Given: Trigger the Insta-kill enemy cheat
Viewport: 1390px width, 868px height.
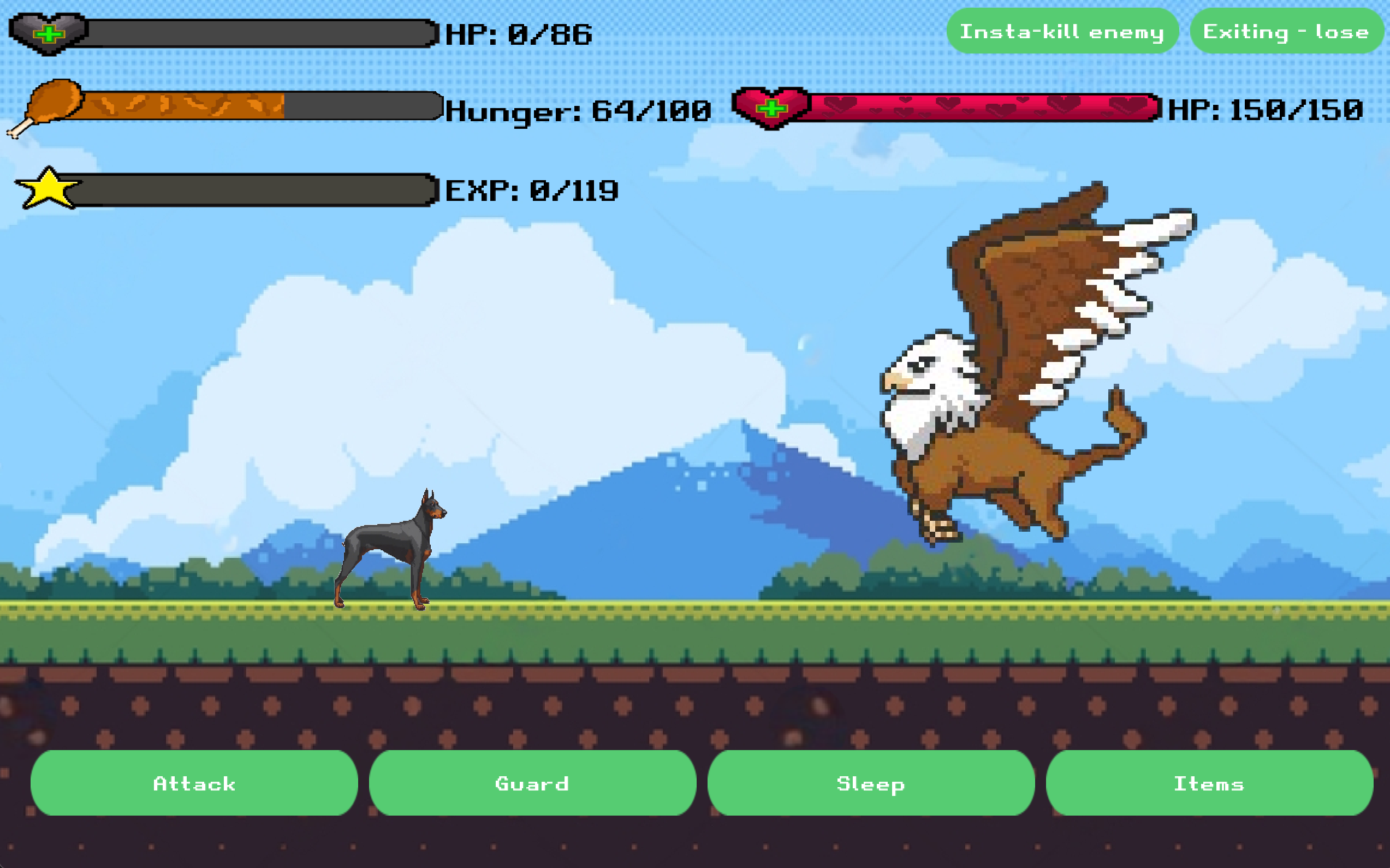Looking at the screenshot, I should [x=1063, y=32].
